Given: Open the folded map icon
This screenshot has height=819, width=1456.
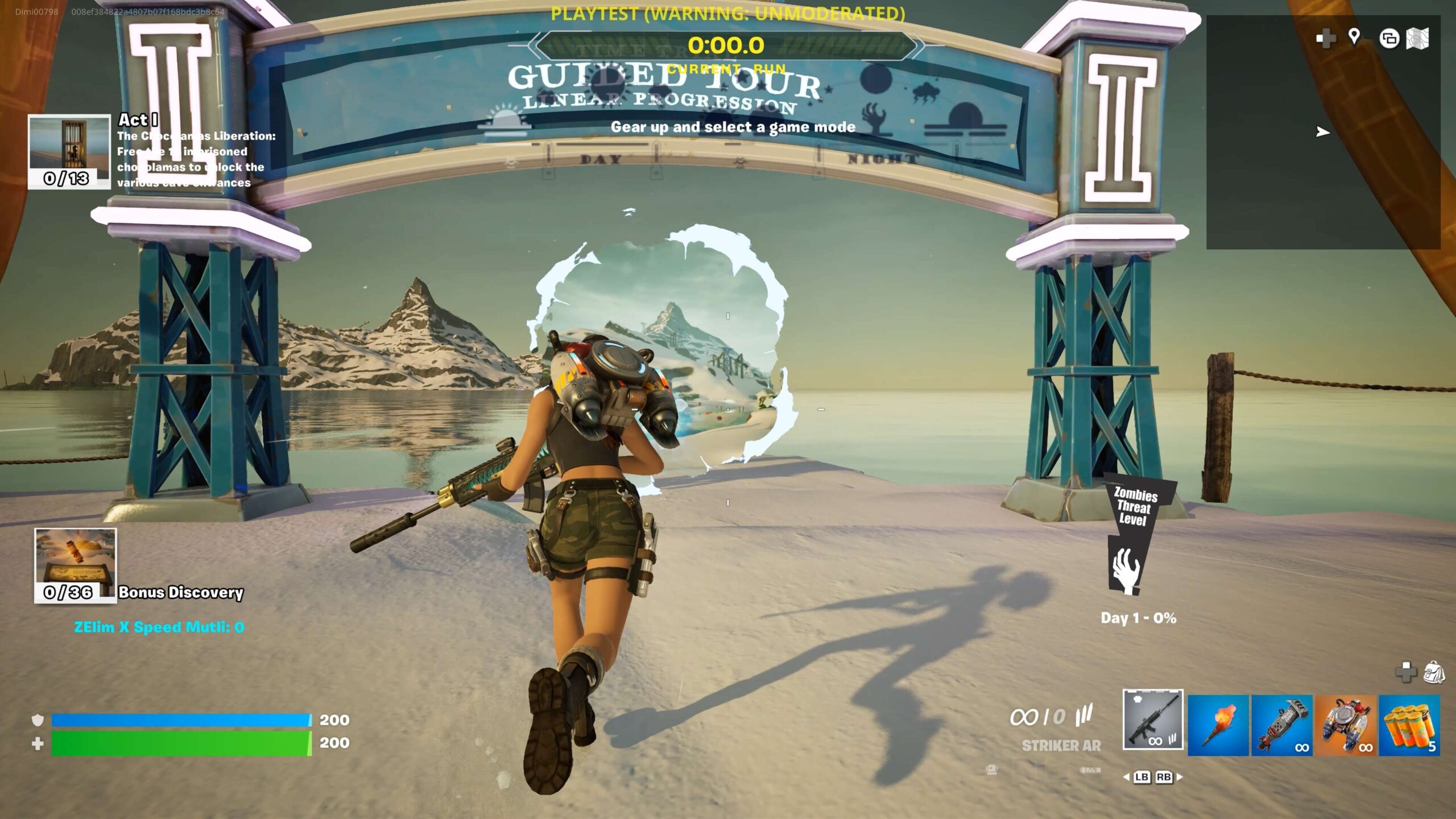Looking at the screenshot, I should (x=1417, y=39).
